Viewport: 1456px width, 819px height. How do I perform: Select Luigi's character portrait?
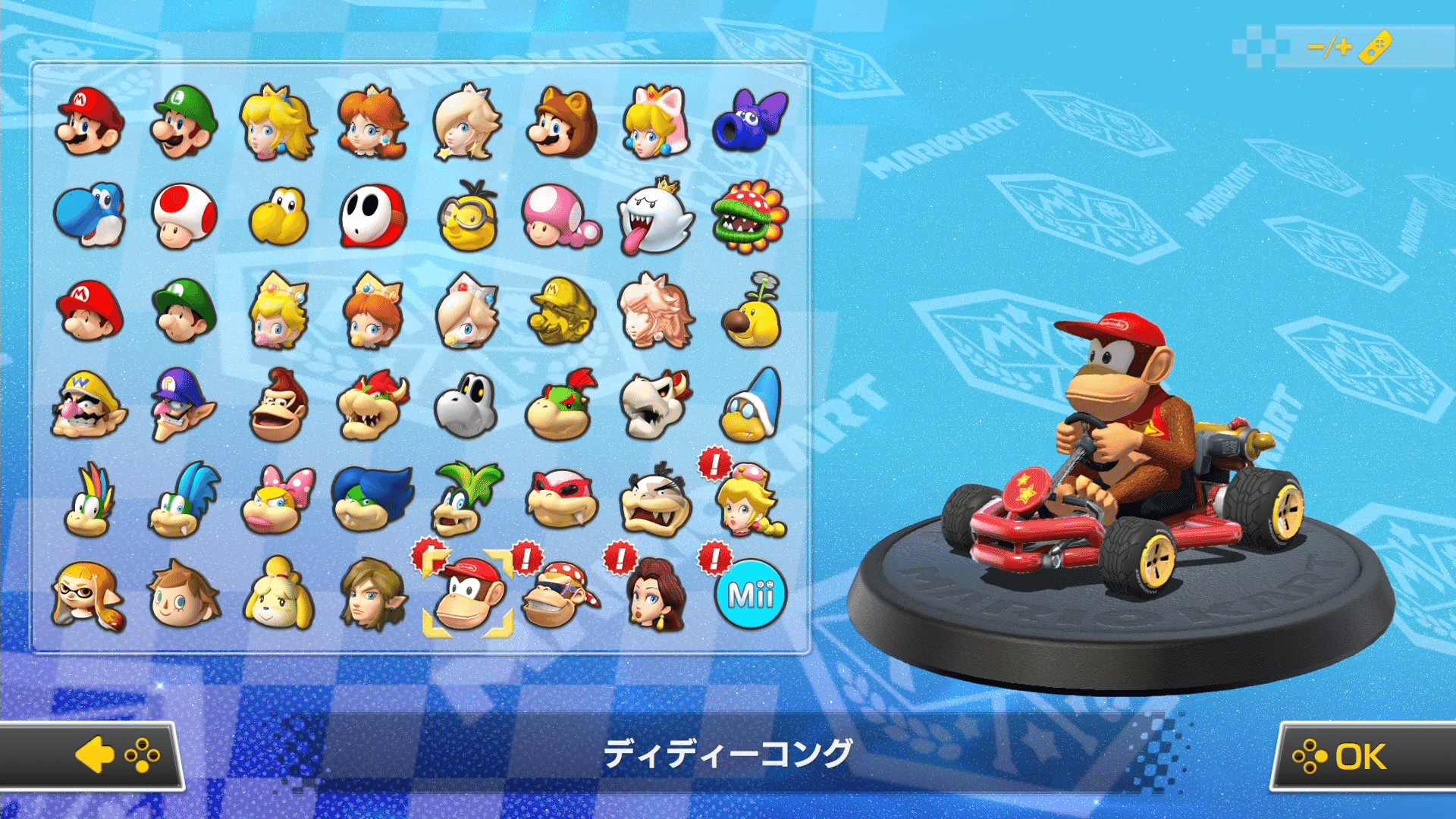[x=183, y=124]
